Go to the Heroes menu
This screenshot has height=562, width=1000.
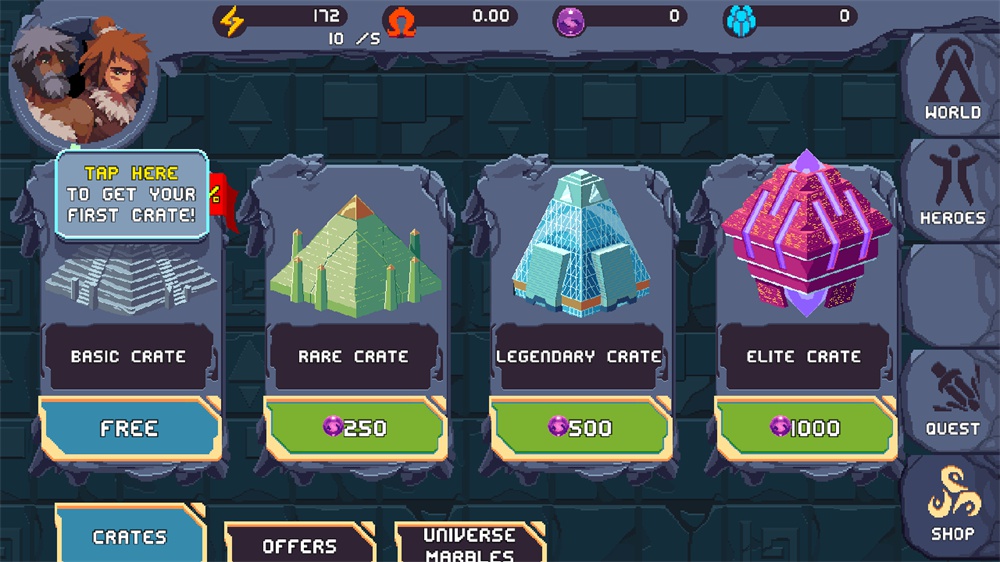[x=951, y=187]
